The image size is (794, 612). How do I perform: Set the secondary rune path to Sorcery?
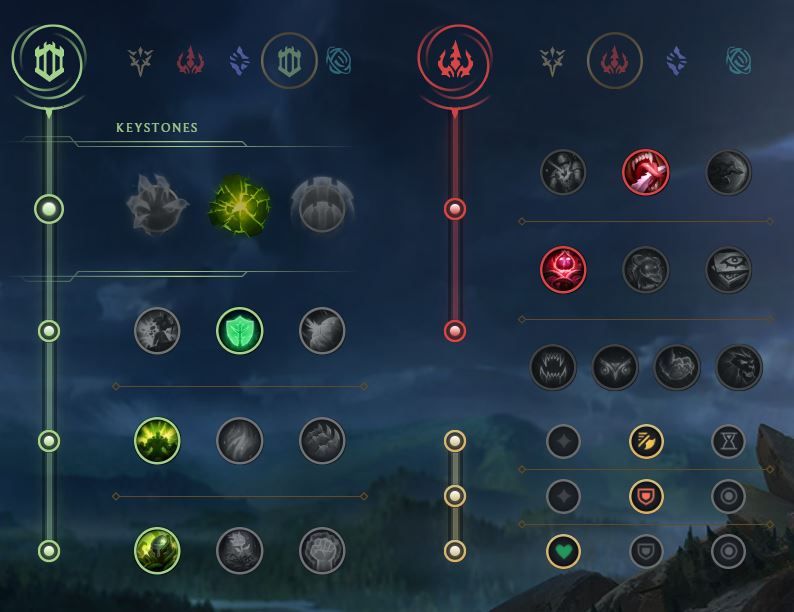click(x=677, y=62)
